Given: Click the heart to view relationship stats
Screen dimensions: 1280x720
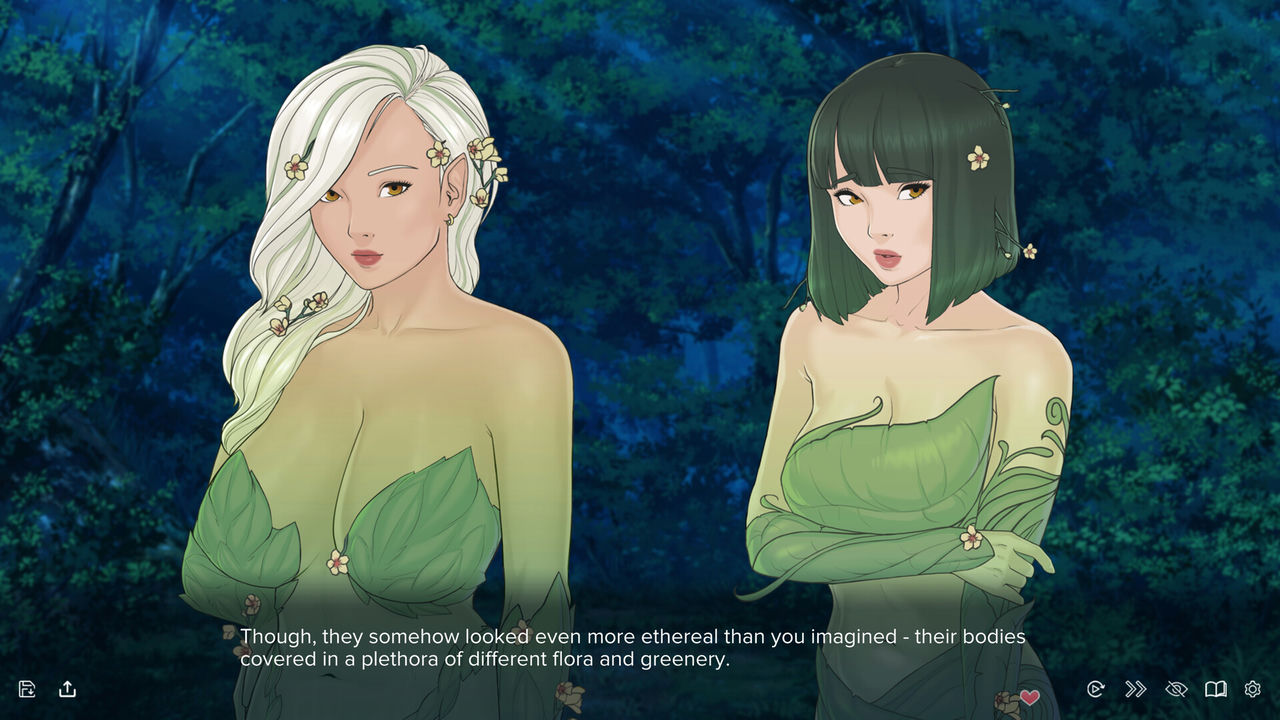Looking at the screenshot, I should pos(1031,698).
